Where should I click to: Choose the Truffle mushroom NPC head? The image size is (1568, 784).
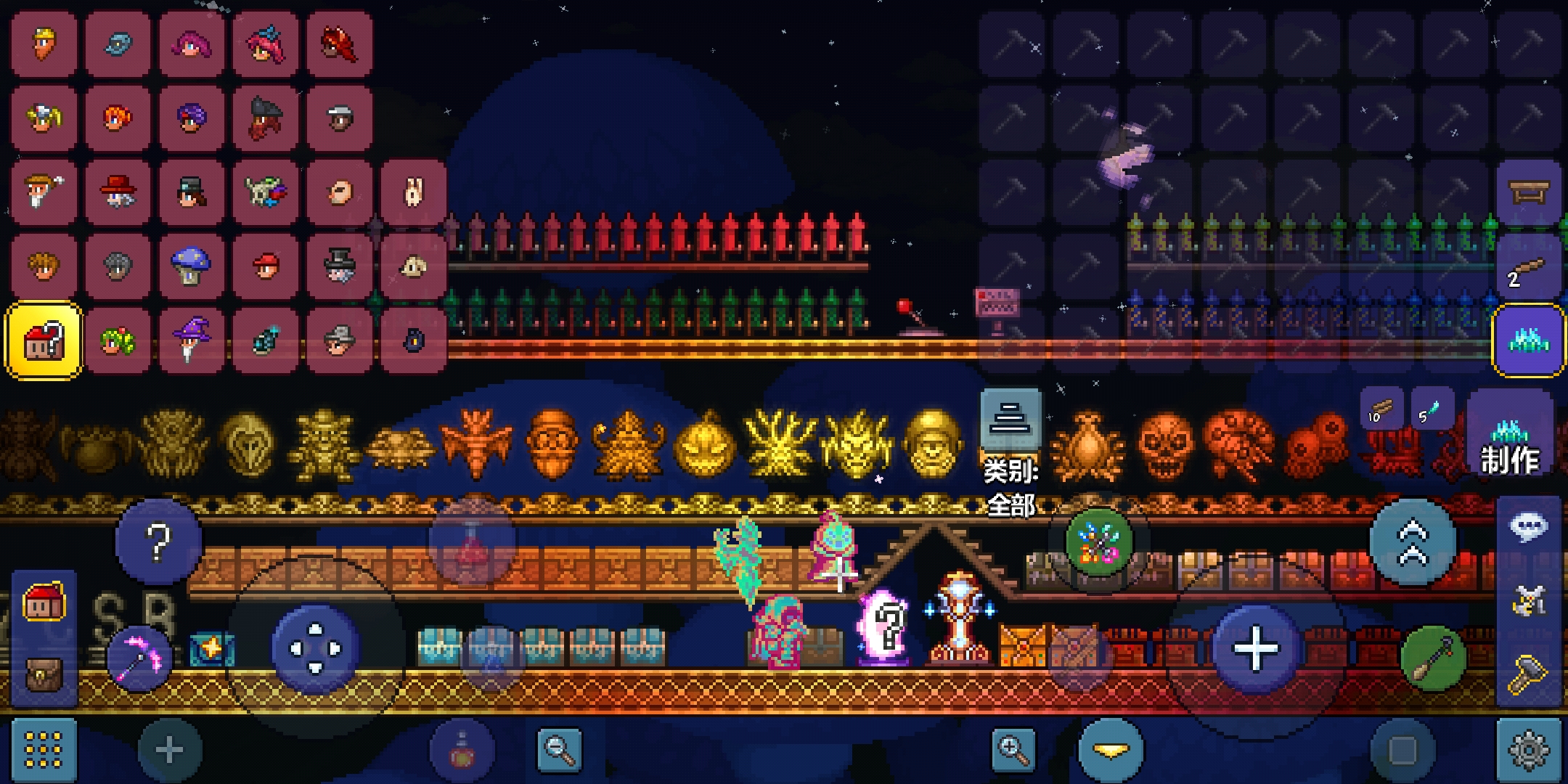(x=192, y=266)
